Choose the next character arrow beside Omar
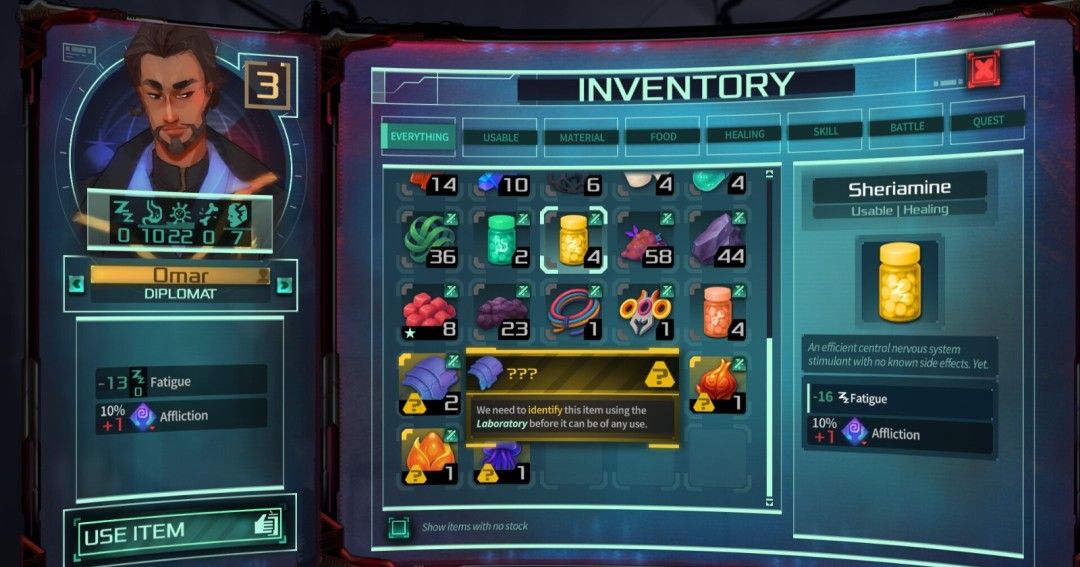 [284, 285]
